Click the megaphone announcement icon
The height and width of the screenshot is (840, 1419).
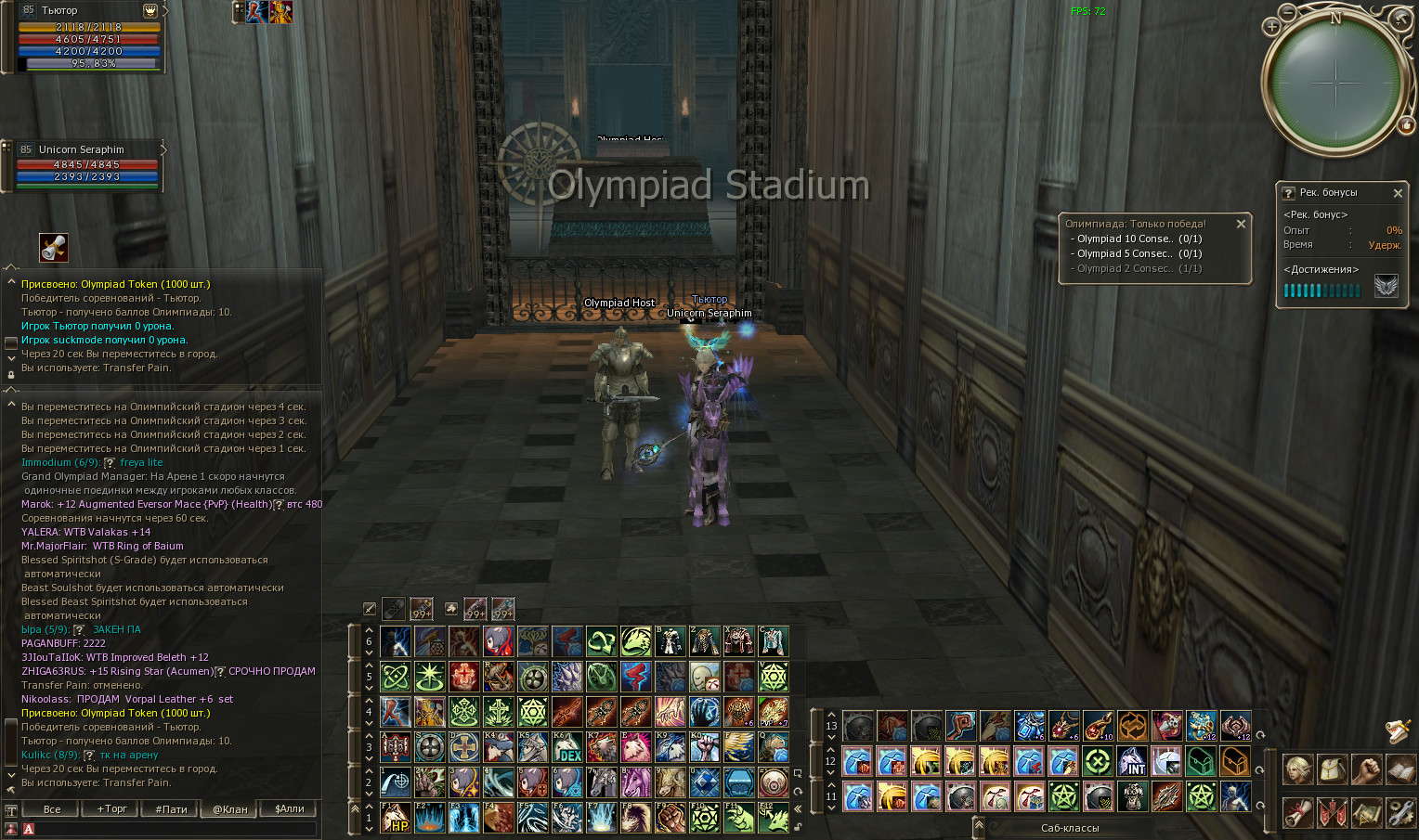(x=54, y=248)
